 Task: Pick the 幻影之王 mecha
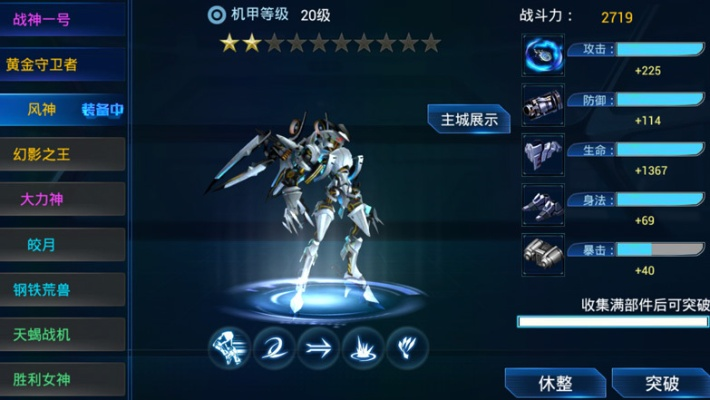62,154
